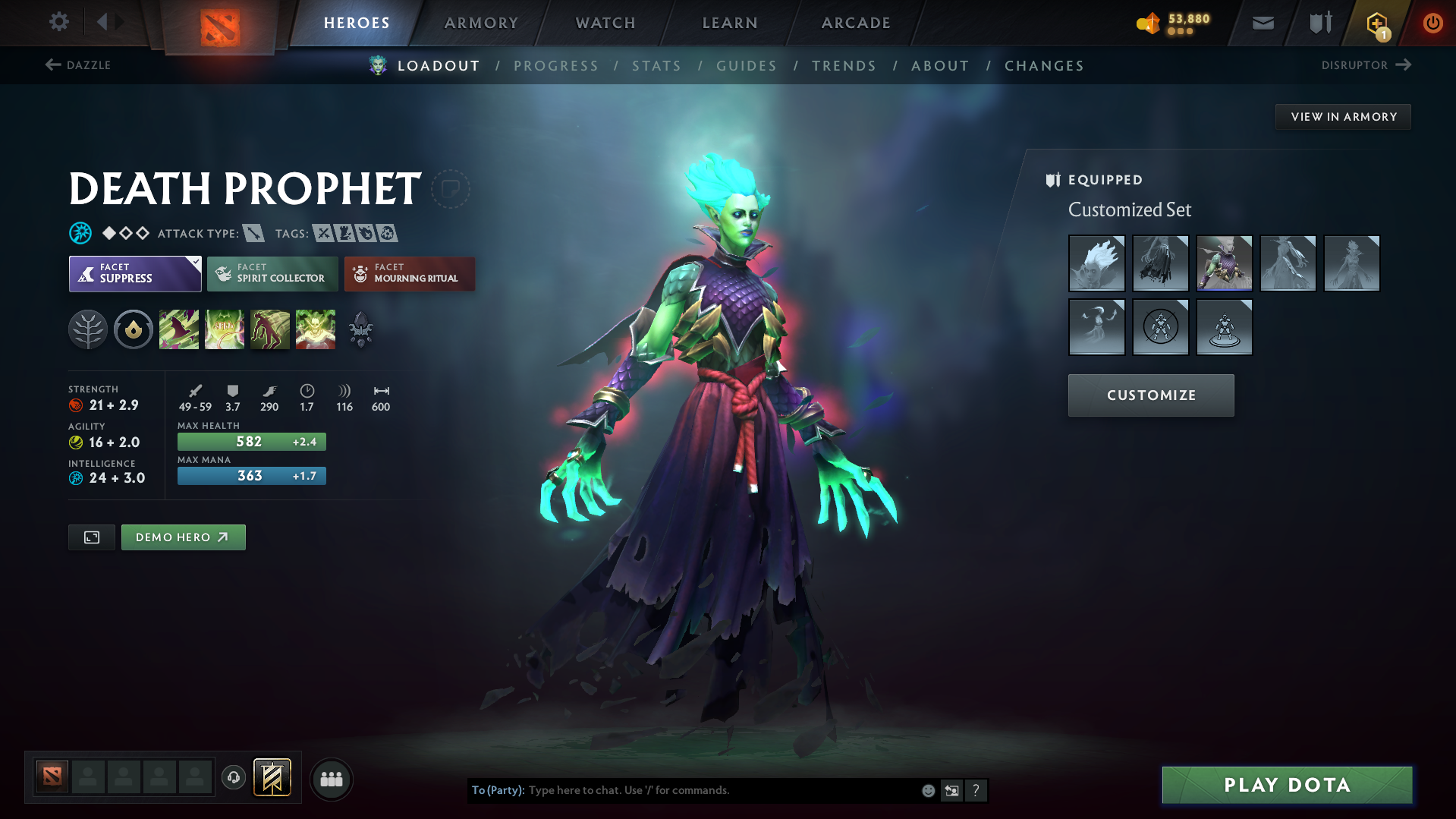Click the innate ability droplet icon
The width and height of the screenshot is (1456, 819).
tap(133, 329)
